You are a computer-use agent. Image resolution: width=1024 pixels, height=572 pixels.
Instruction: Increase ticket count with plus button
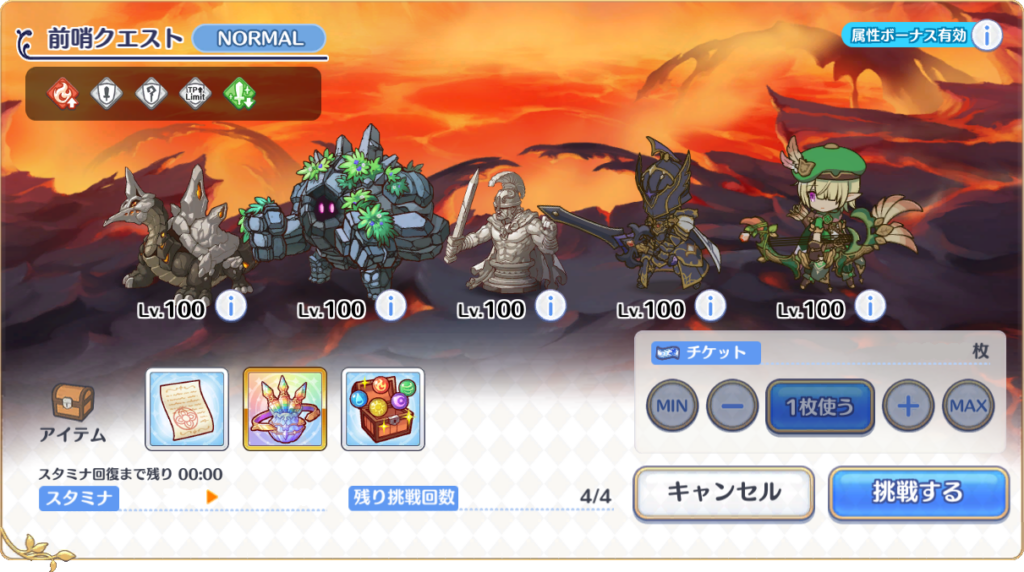[908, 407]
